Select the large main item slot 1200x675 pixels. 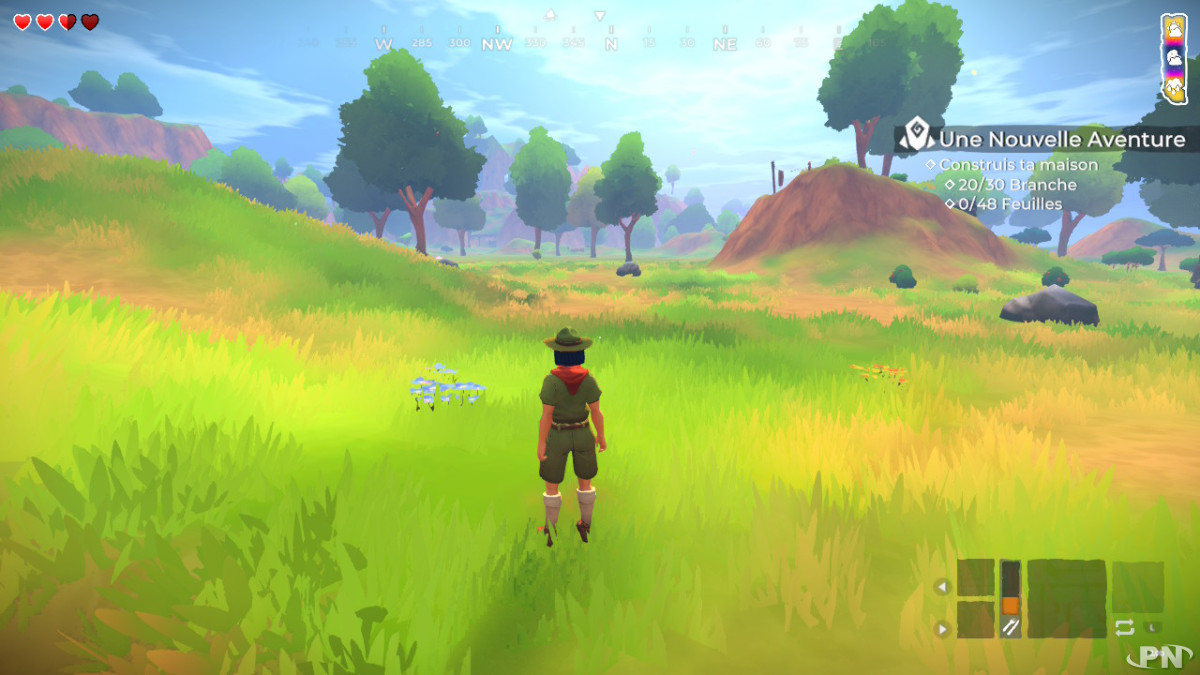(x=1066, y=598)
